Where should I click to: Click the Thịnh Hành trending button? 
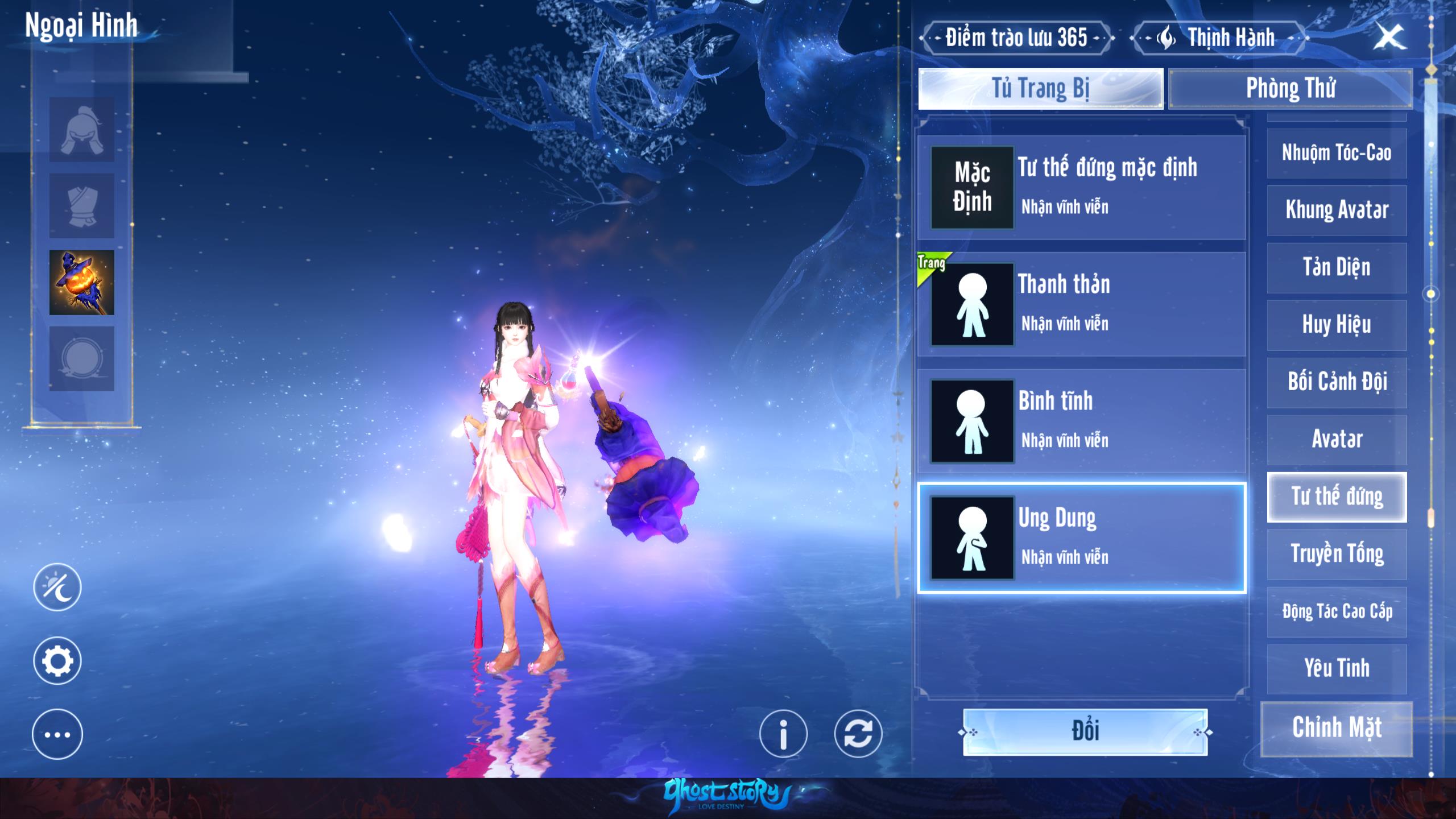[x=1219, y=38]
